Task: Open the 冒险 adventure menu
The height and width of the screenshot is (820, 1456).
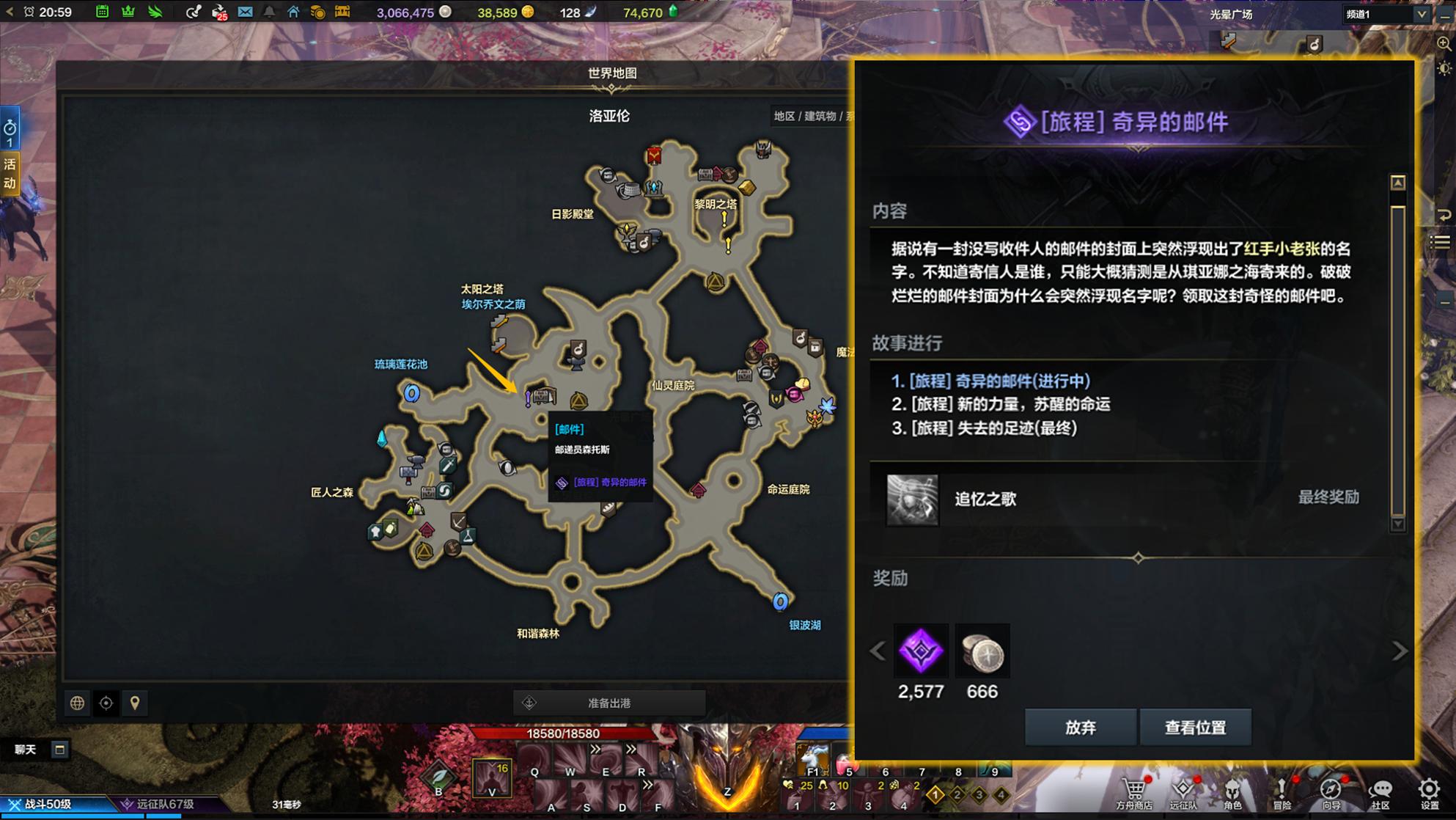Action: tap(1282, 789)
